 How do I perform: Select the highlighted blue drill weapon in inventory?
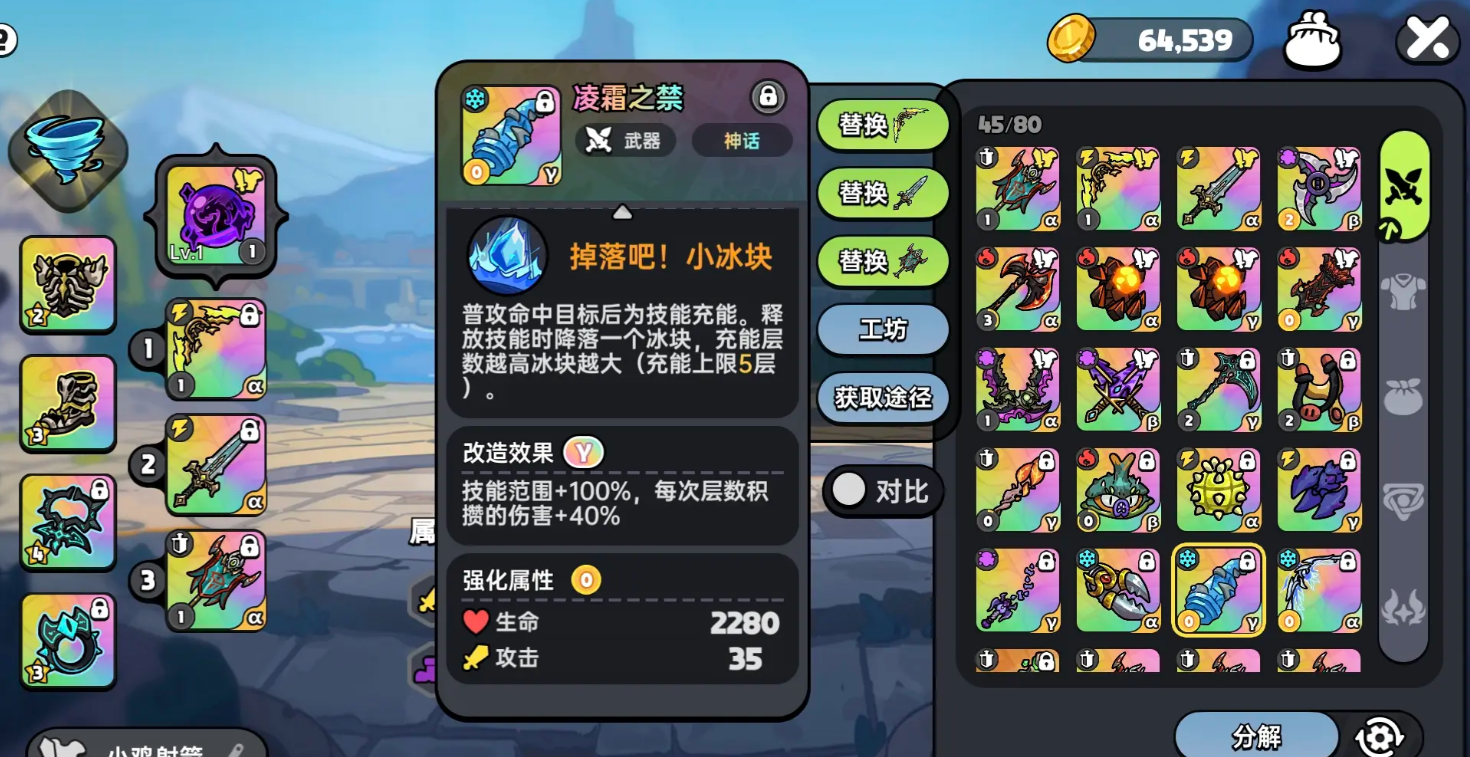[1218, 590]
